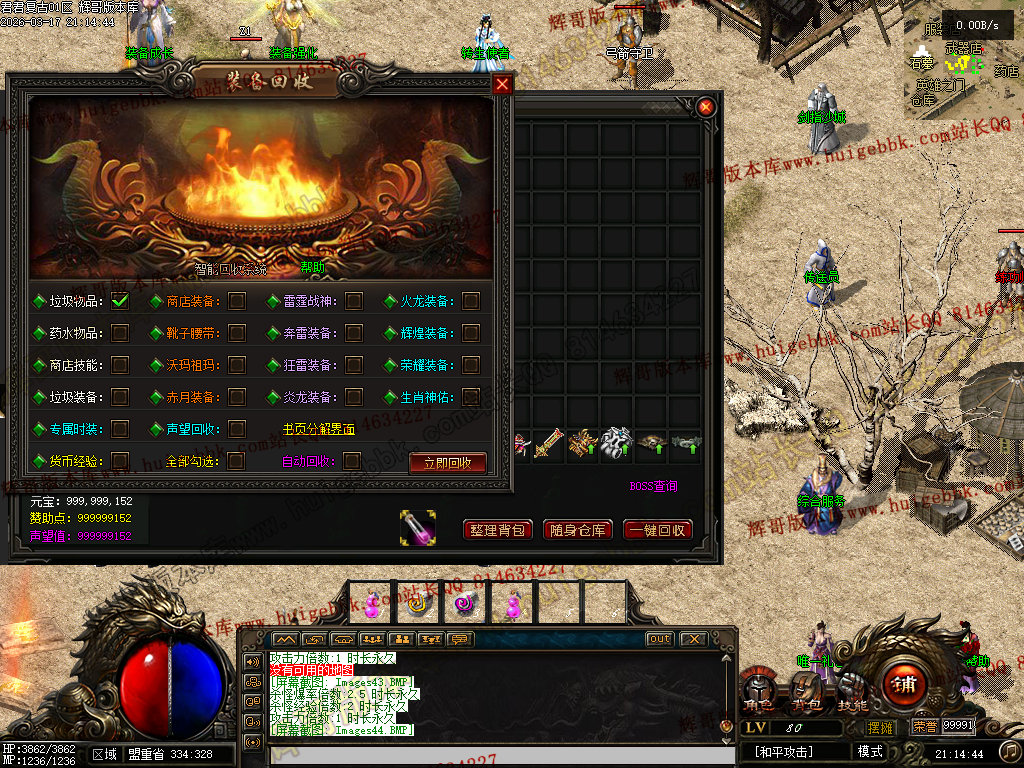Screen dimensions: 1024x768
Task: Uncheck the 垃圾物品 checkbox
Action: click(x=120, y=301)
